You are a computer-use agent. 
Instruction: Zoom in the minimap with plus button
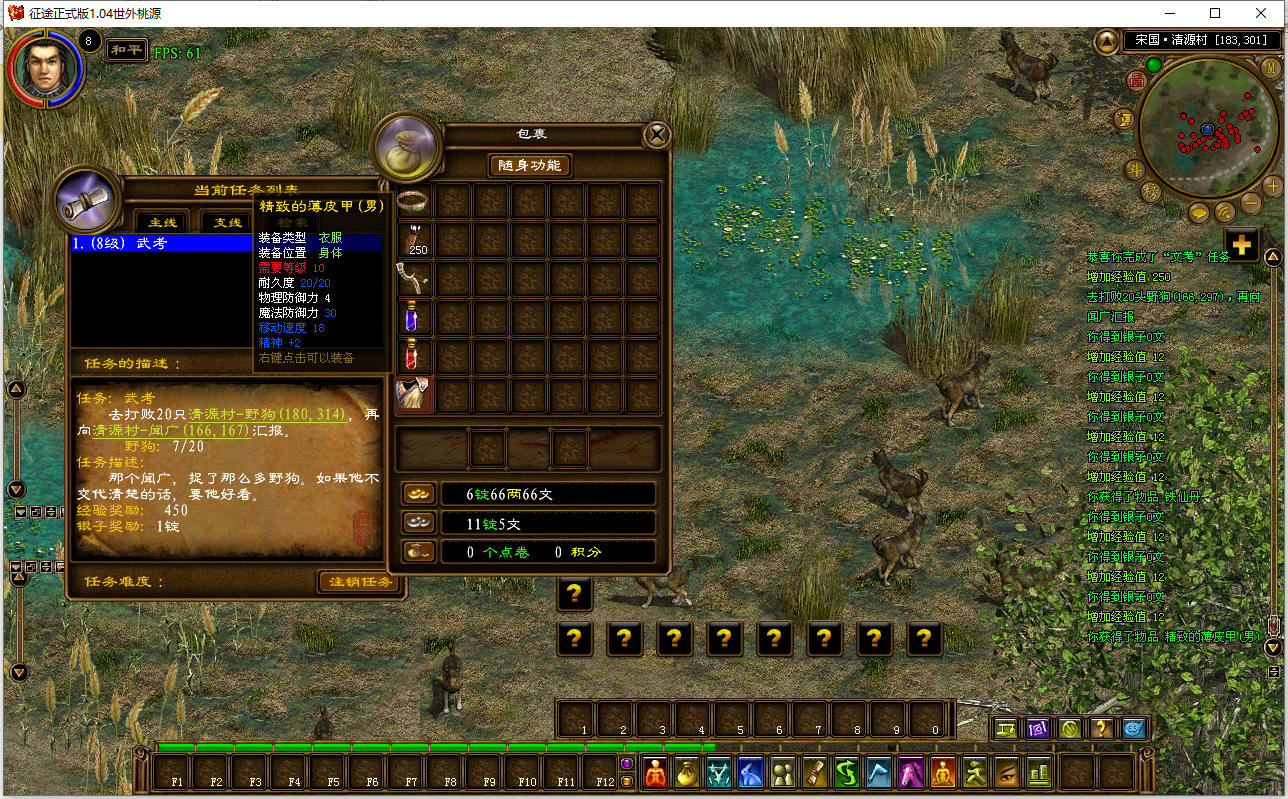point(1272,186)
